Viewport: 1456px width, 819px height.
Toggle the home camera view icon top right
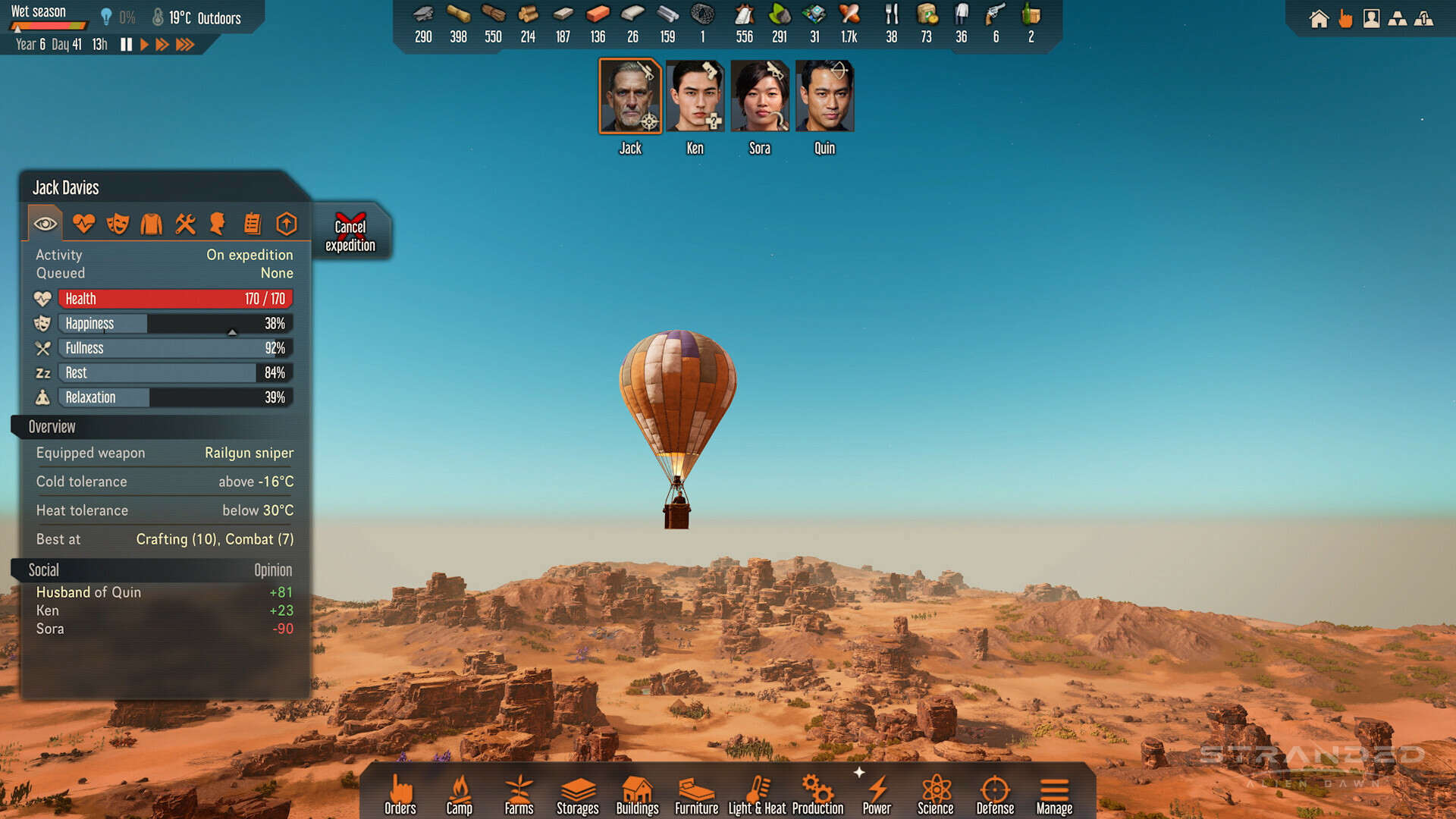click(x=1319, y=19)
